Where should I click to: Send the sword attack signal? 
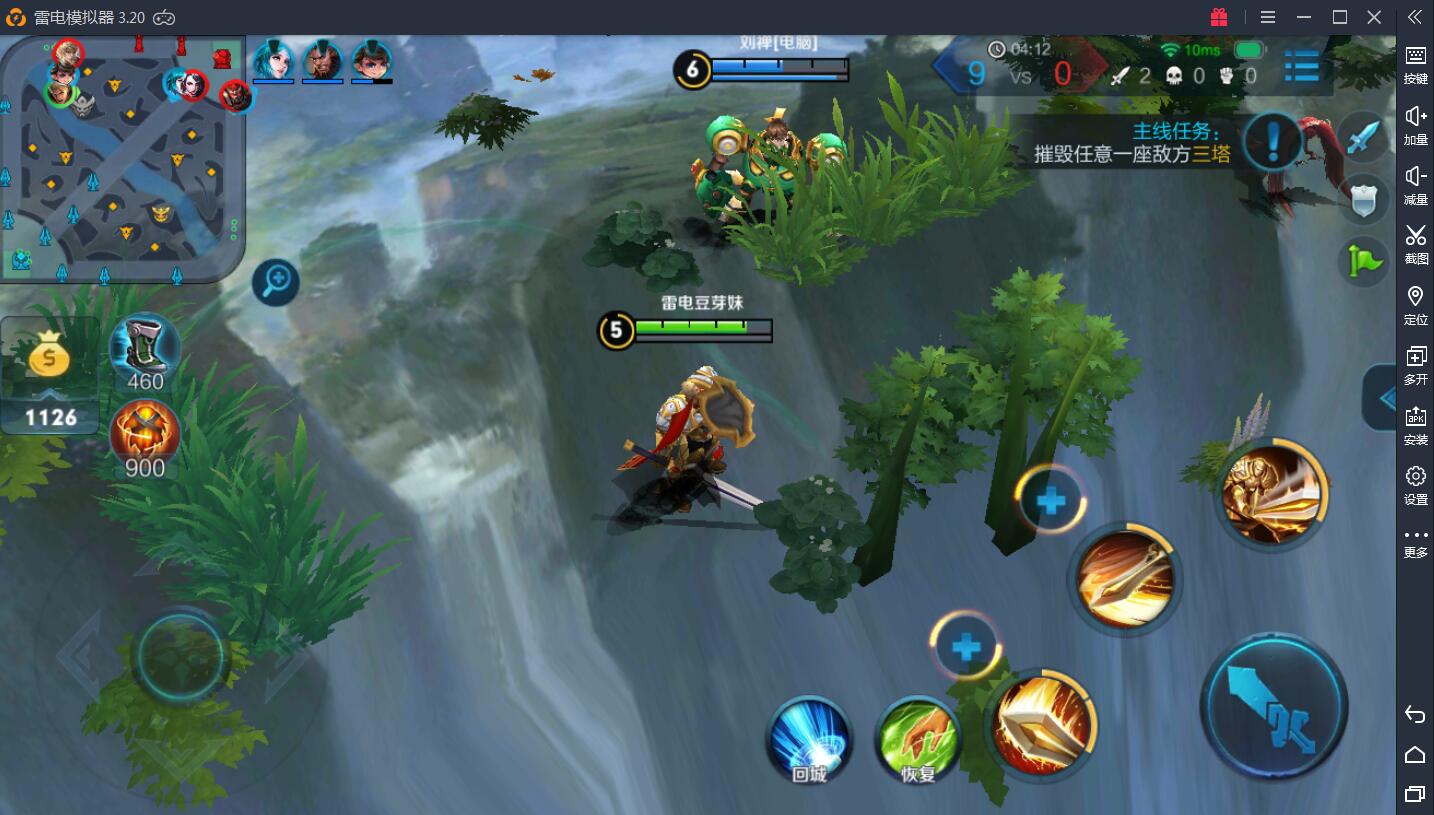[1363, 138]
